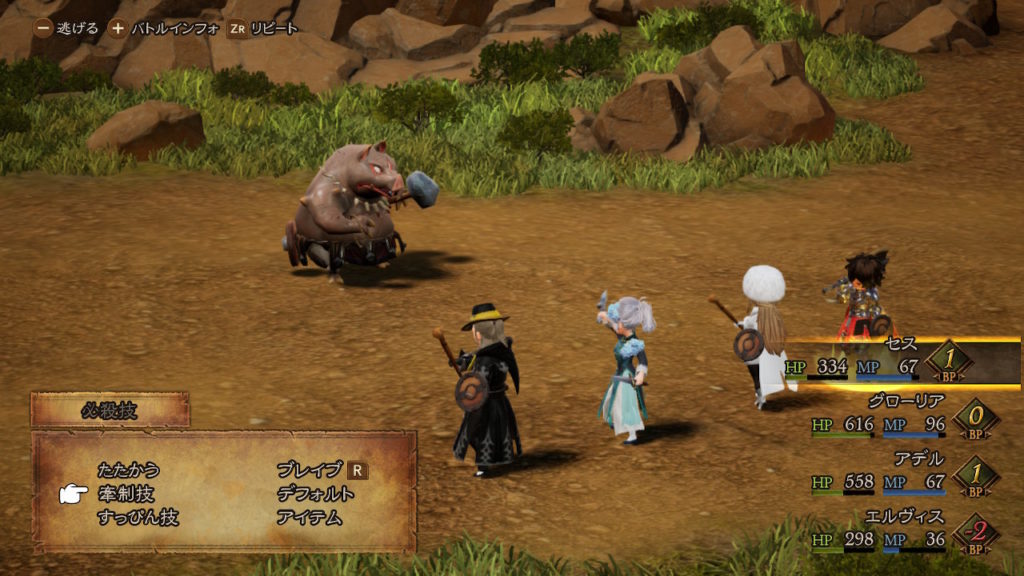Viewport: 1024px width, 576px height.
Task: Choose the デフォルト command
Action: pos(316,494)
